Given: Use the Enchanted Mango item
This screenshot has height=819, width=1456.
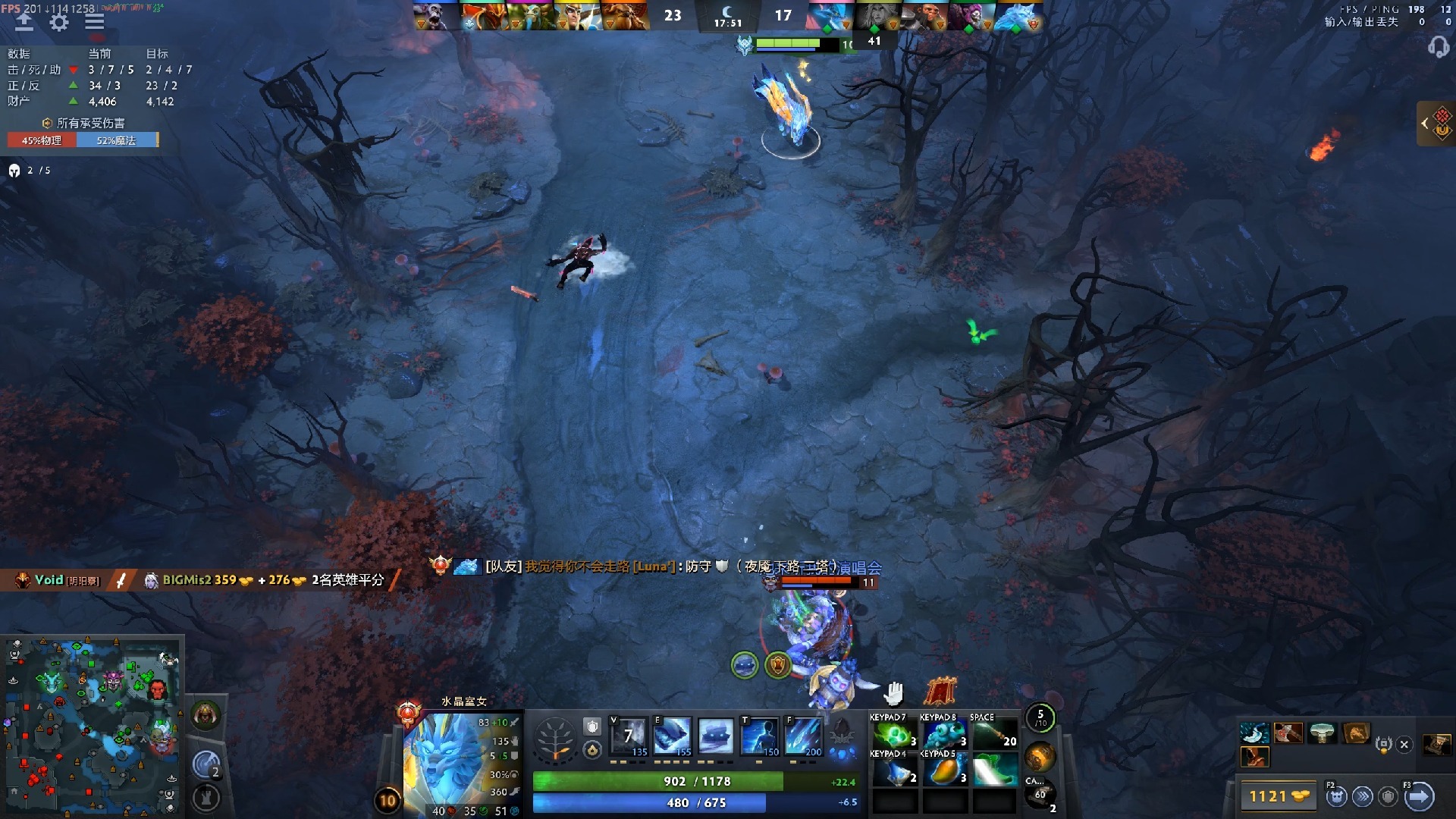Looking at the screenshot, I should (943, 770).
